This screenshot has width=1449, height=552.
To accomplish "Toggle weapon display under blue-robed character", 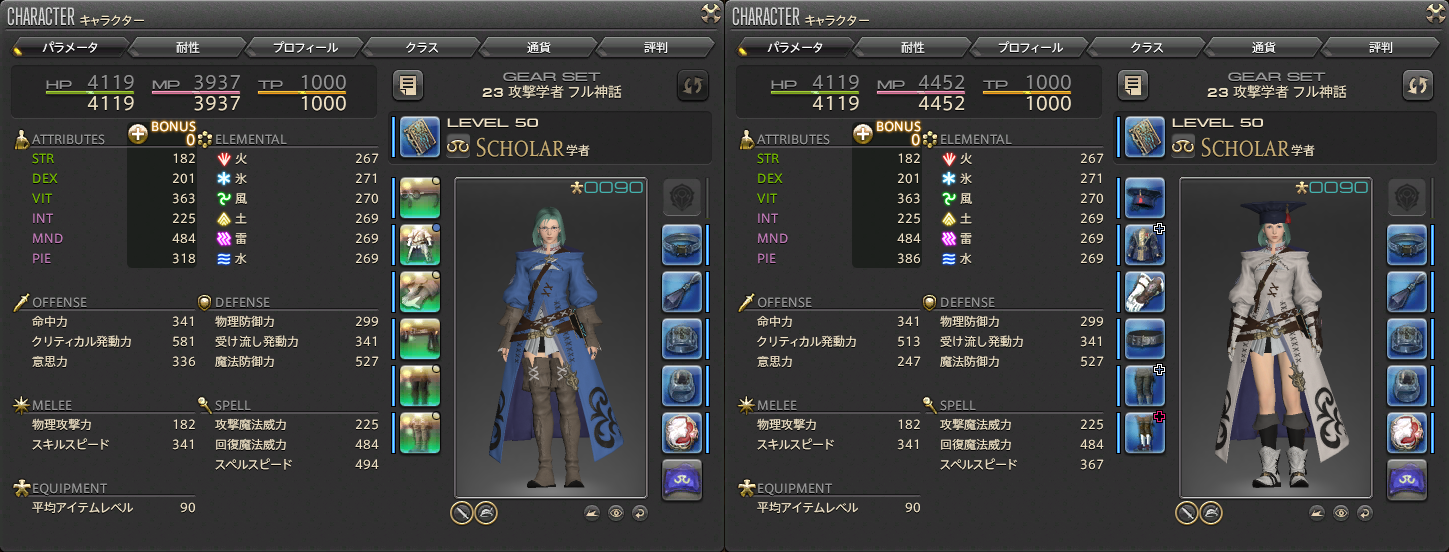I will pyautogui.click(x=461, y=513).
